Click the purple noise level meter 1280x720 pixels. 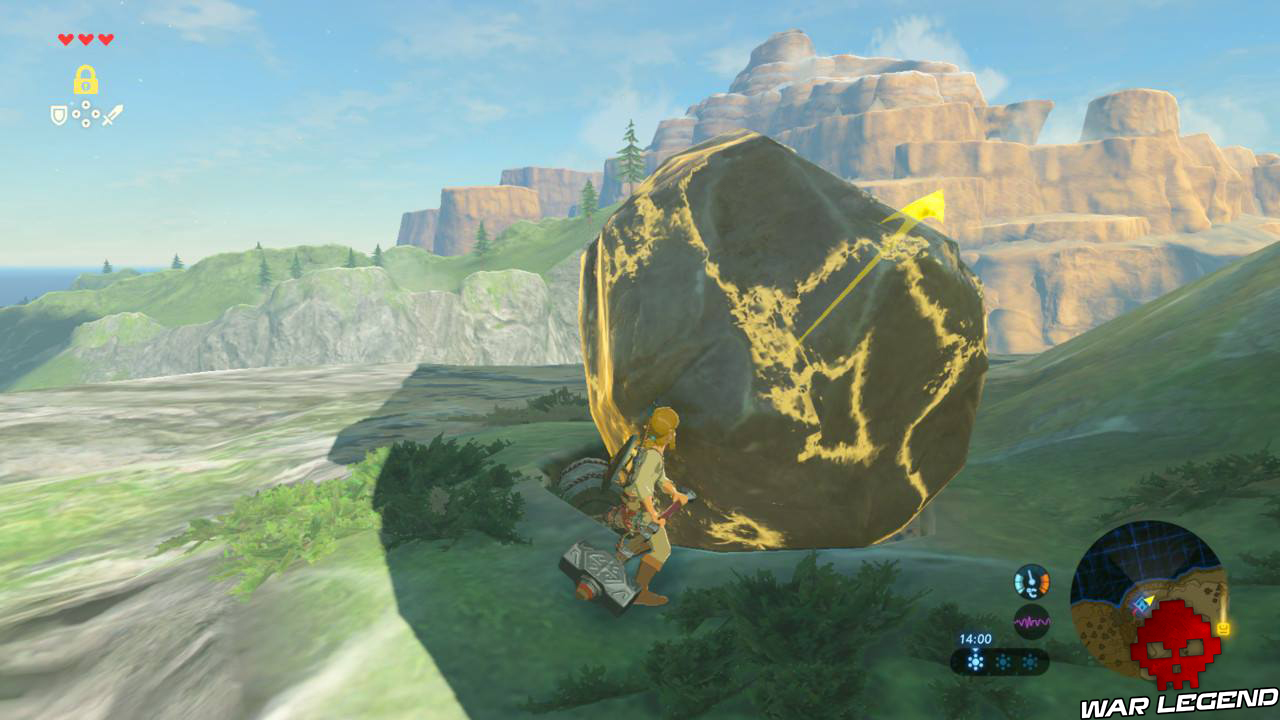(x=1031, y=621)
